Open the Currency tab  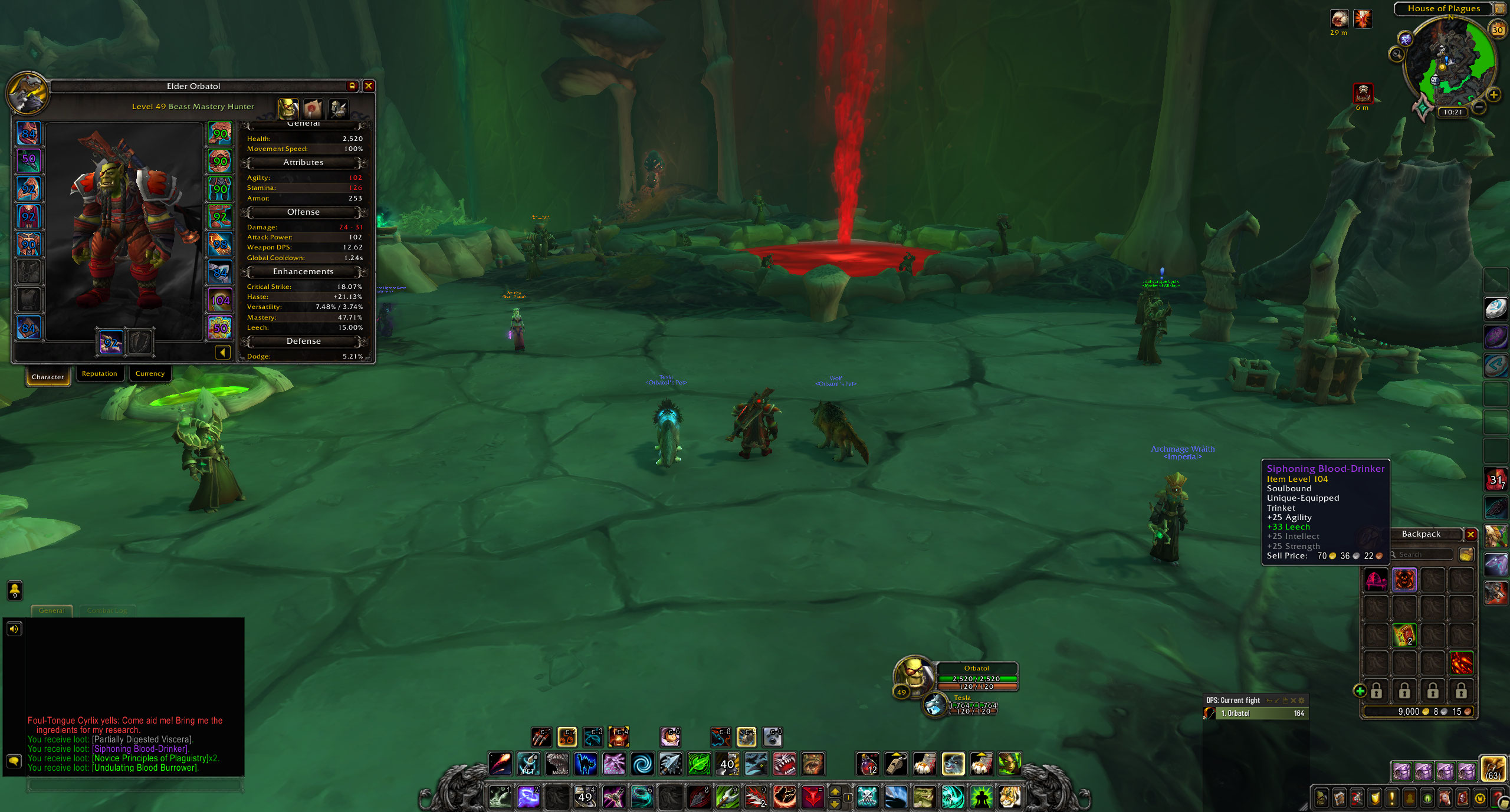coord(150,374)
